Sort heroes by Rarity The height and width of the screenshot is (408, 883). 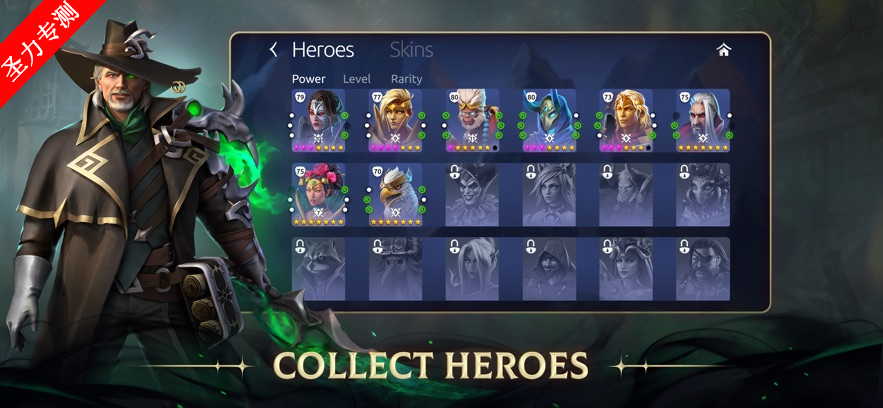tap(407, 79)
